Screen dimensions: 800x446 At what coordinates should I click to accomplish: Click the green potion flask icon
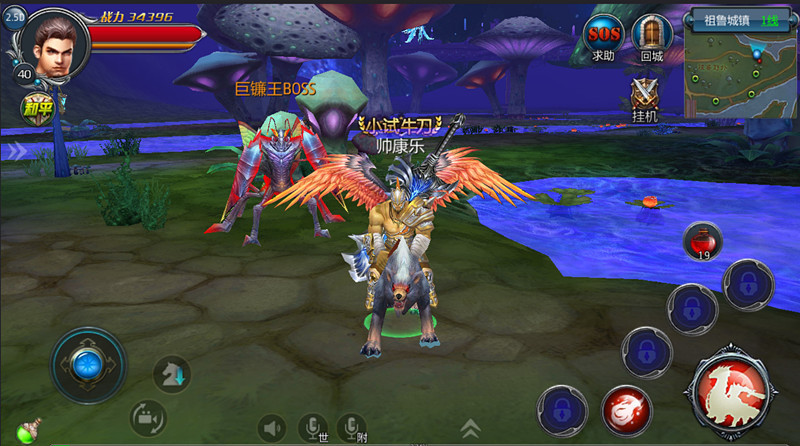27,431
